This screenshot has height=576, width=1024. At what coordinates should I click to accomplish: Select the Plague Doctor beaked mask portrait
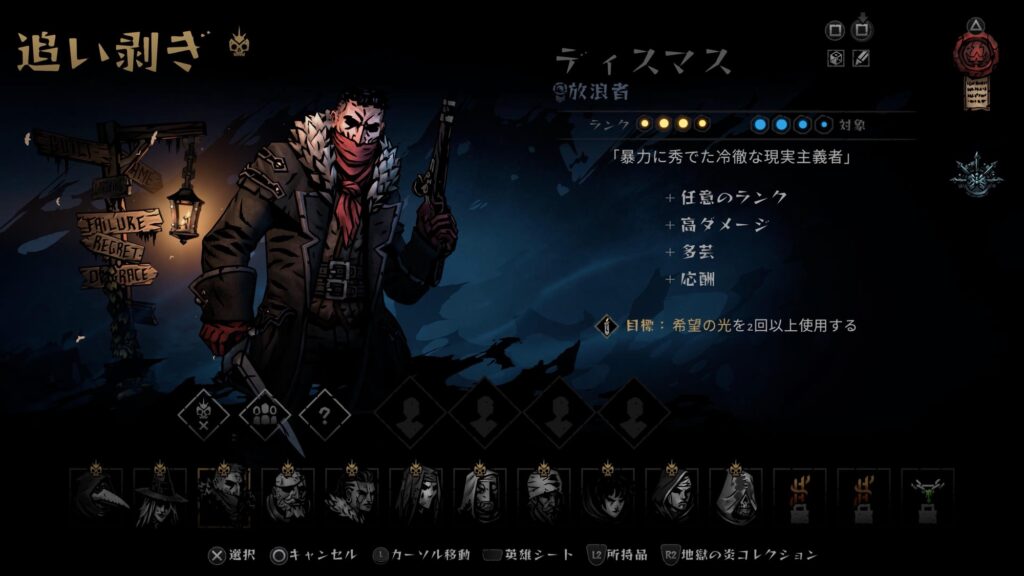[x=97, y=496]
